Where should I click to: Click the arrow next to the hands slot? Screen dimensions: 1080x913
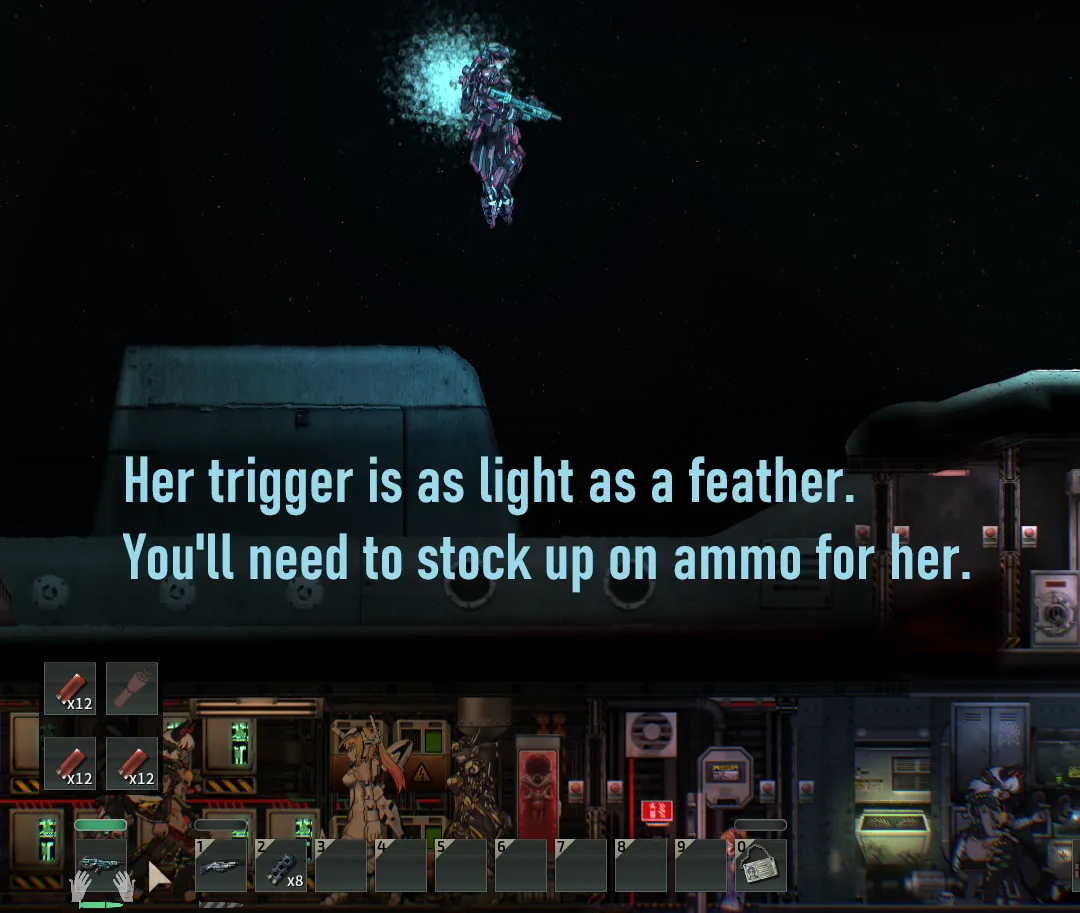158,877
